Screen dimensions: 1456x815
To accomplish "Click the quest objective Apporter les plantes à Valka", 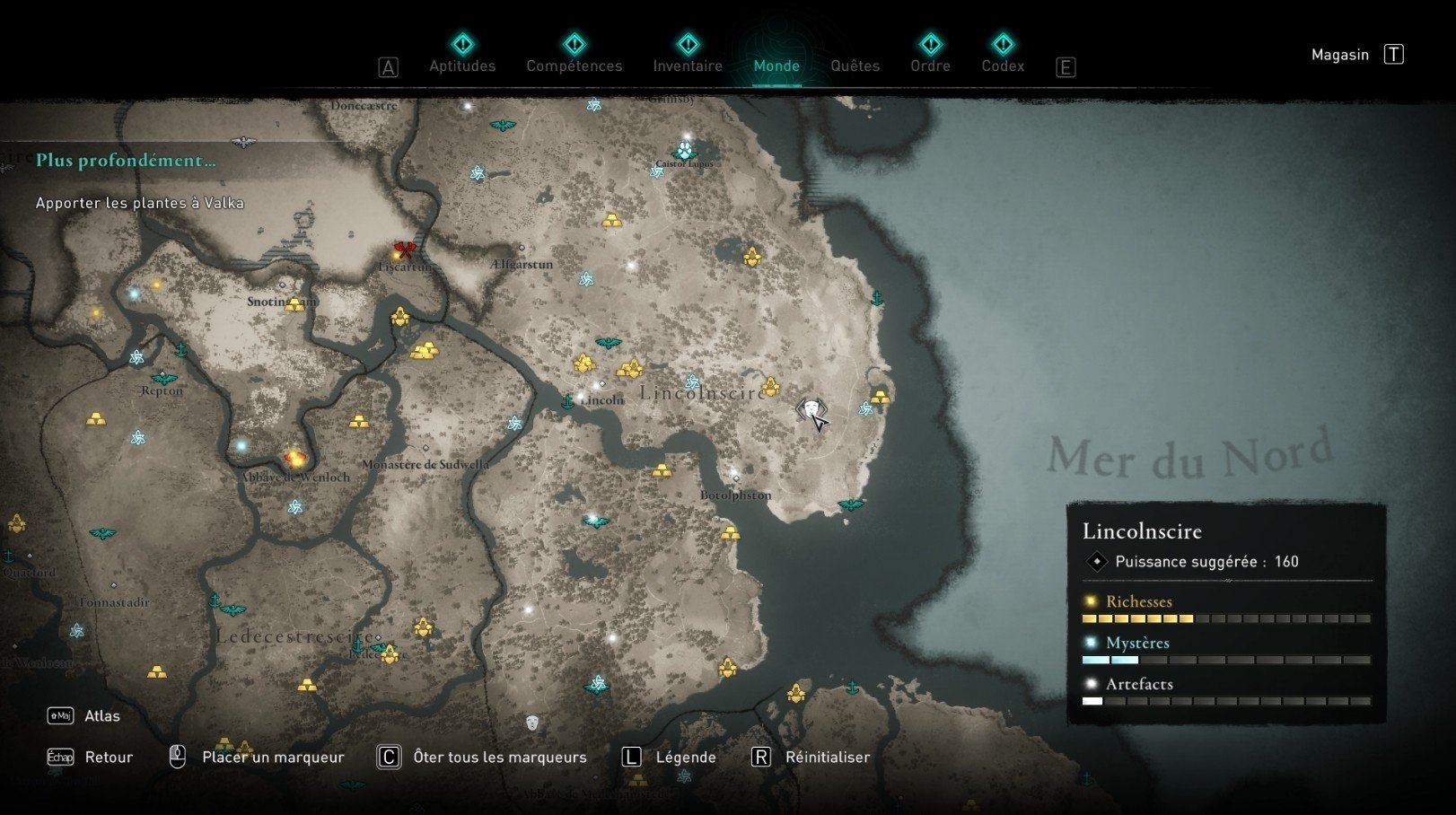I will (x=139, y=203).
